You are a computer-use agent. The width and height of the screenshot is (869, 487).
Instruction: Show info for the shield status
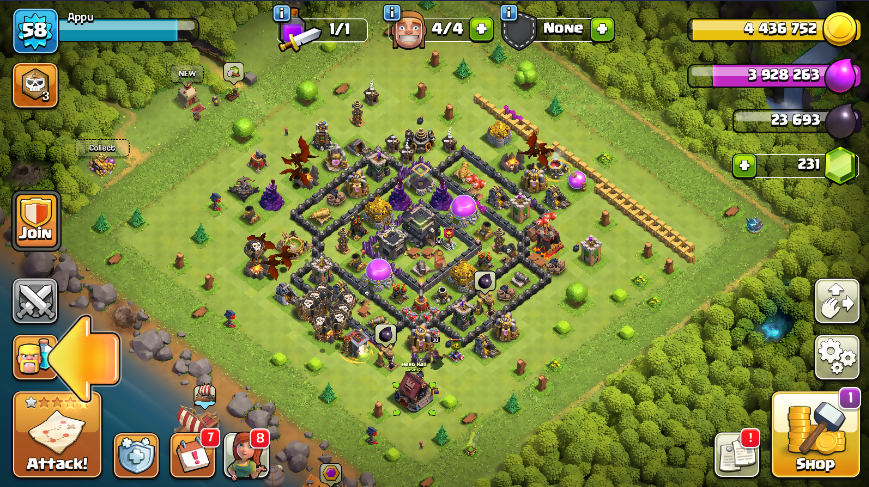click(508, 13)
